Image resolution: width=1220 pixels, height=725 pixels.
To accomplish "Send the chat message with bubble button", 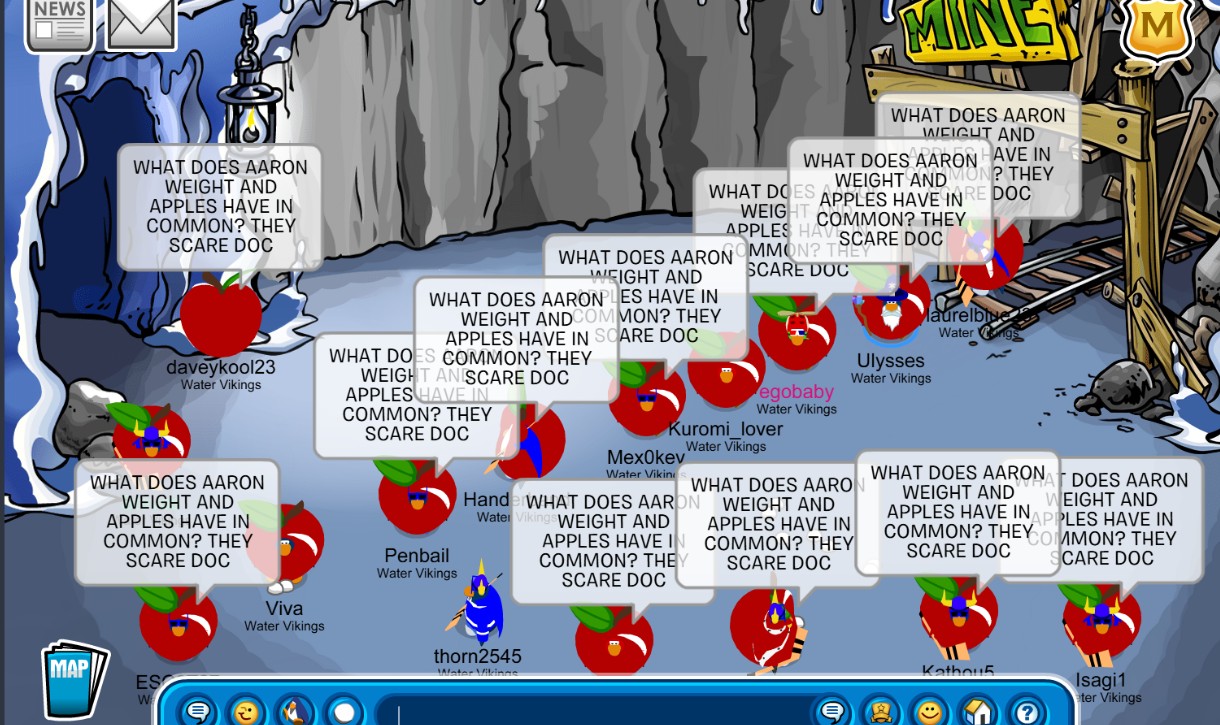I will coord(832,712).
